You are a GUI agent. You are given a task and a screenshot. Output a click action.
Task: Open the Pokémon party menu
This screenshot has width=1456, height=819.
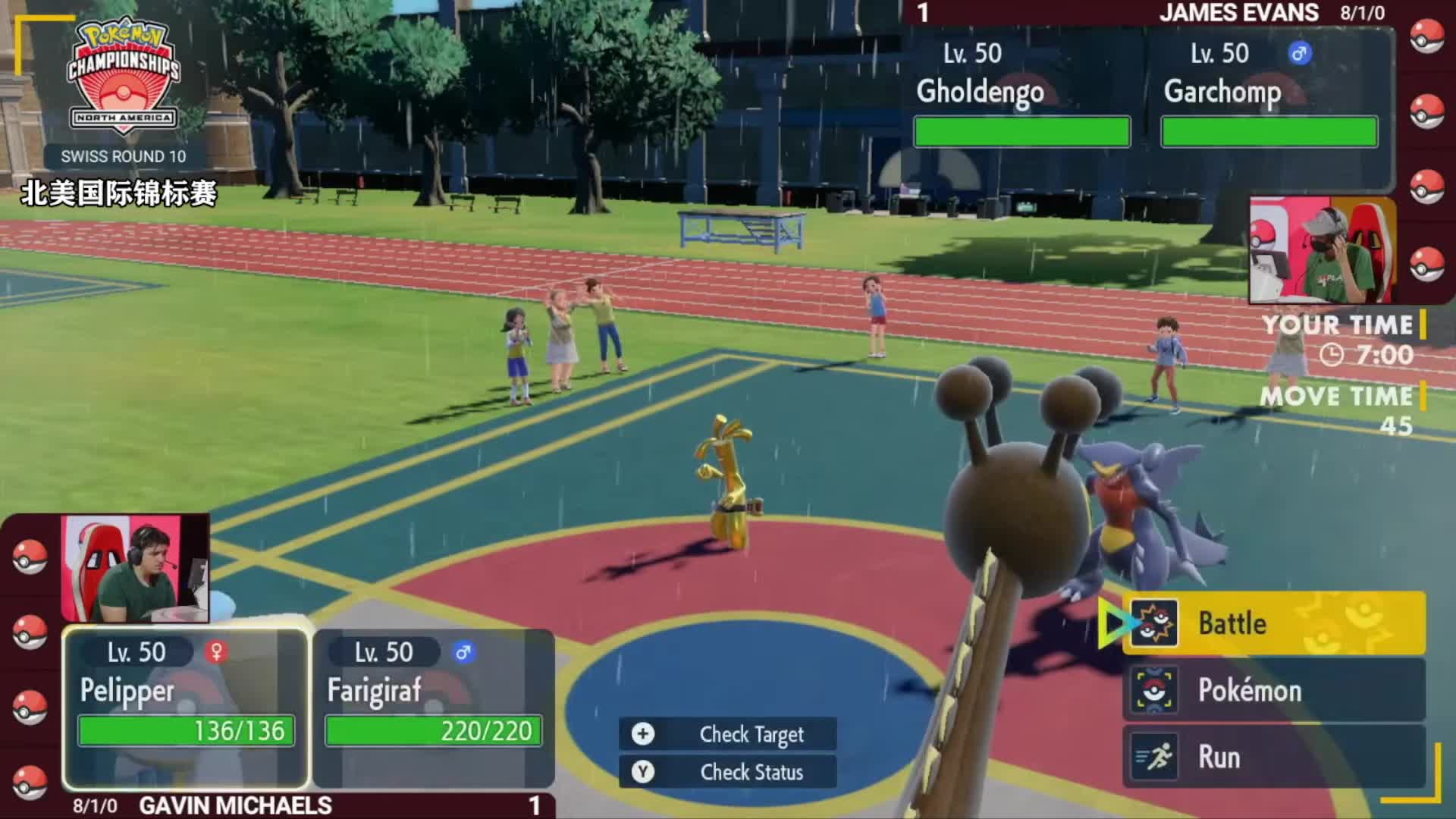[x=1274, y=690]
